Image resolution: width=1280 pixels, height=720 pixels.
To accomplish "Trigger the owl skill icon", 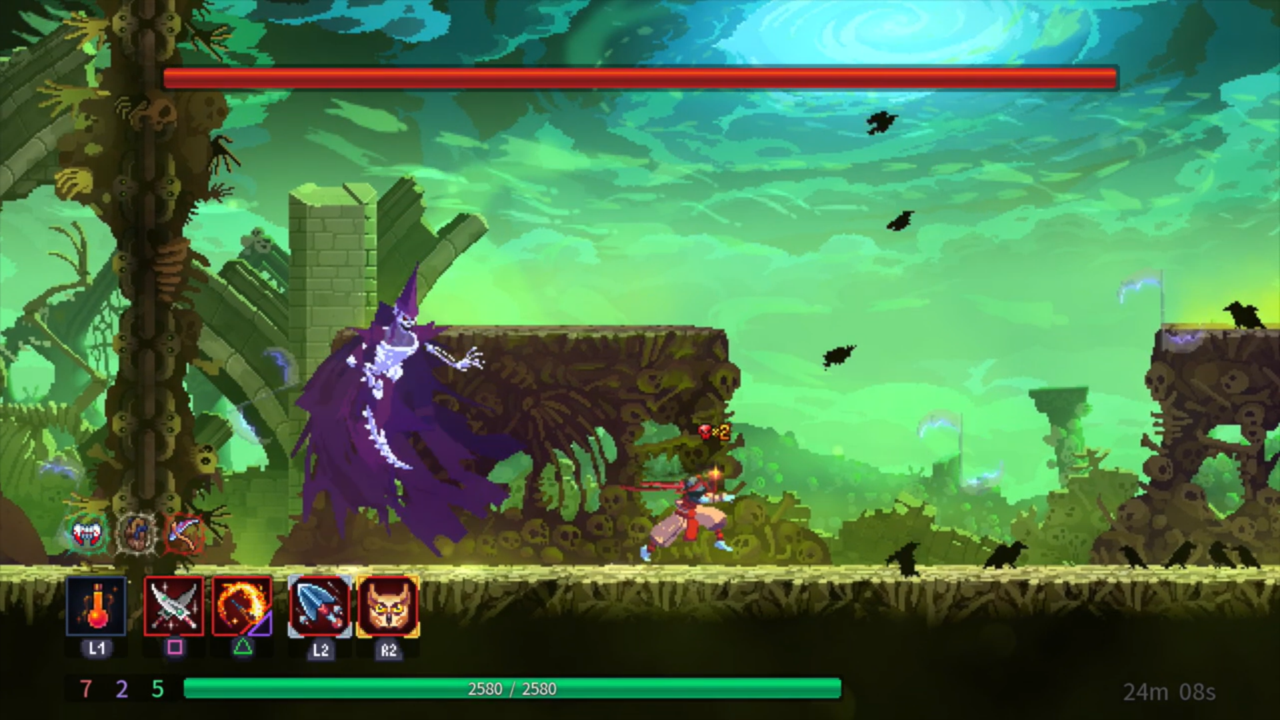I will tap(388, 606).
